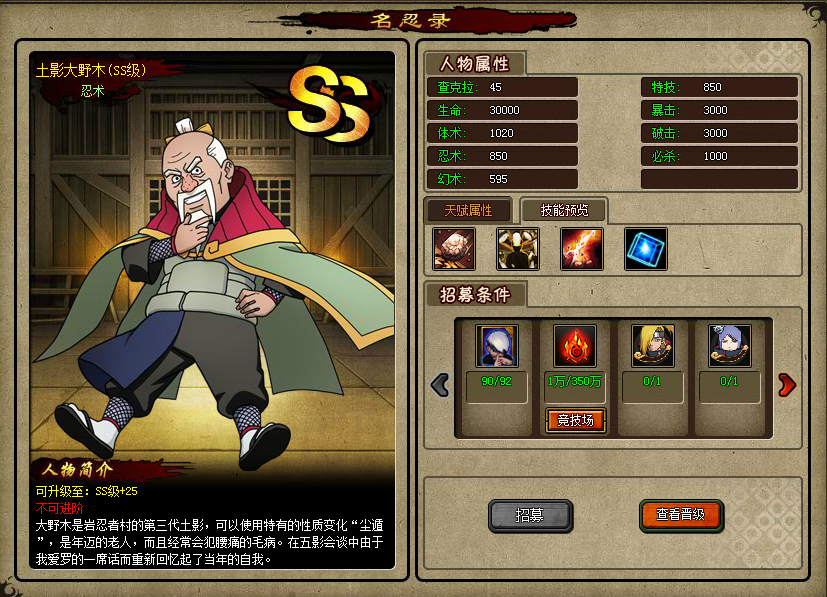The width and height of the screenshot is (827, 597).
Task: Switch to the 天赋属性 tab
Action: click(469, 210)
